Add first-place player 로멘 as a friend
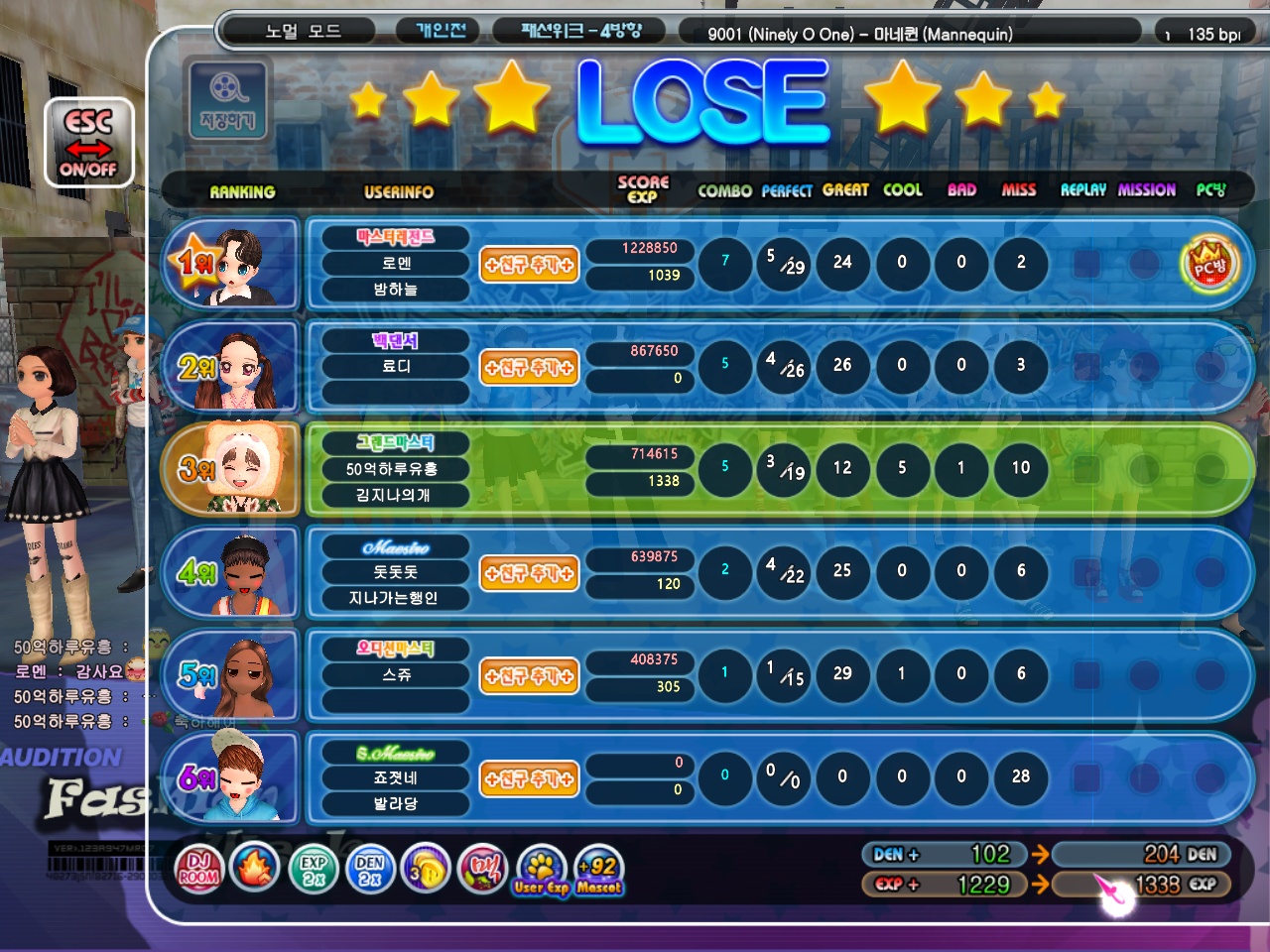This screenshot has width=1270, height=952. pyautogui.click(x=529, y=265)
